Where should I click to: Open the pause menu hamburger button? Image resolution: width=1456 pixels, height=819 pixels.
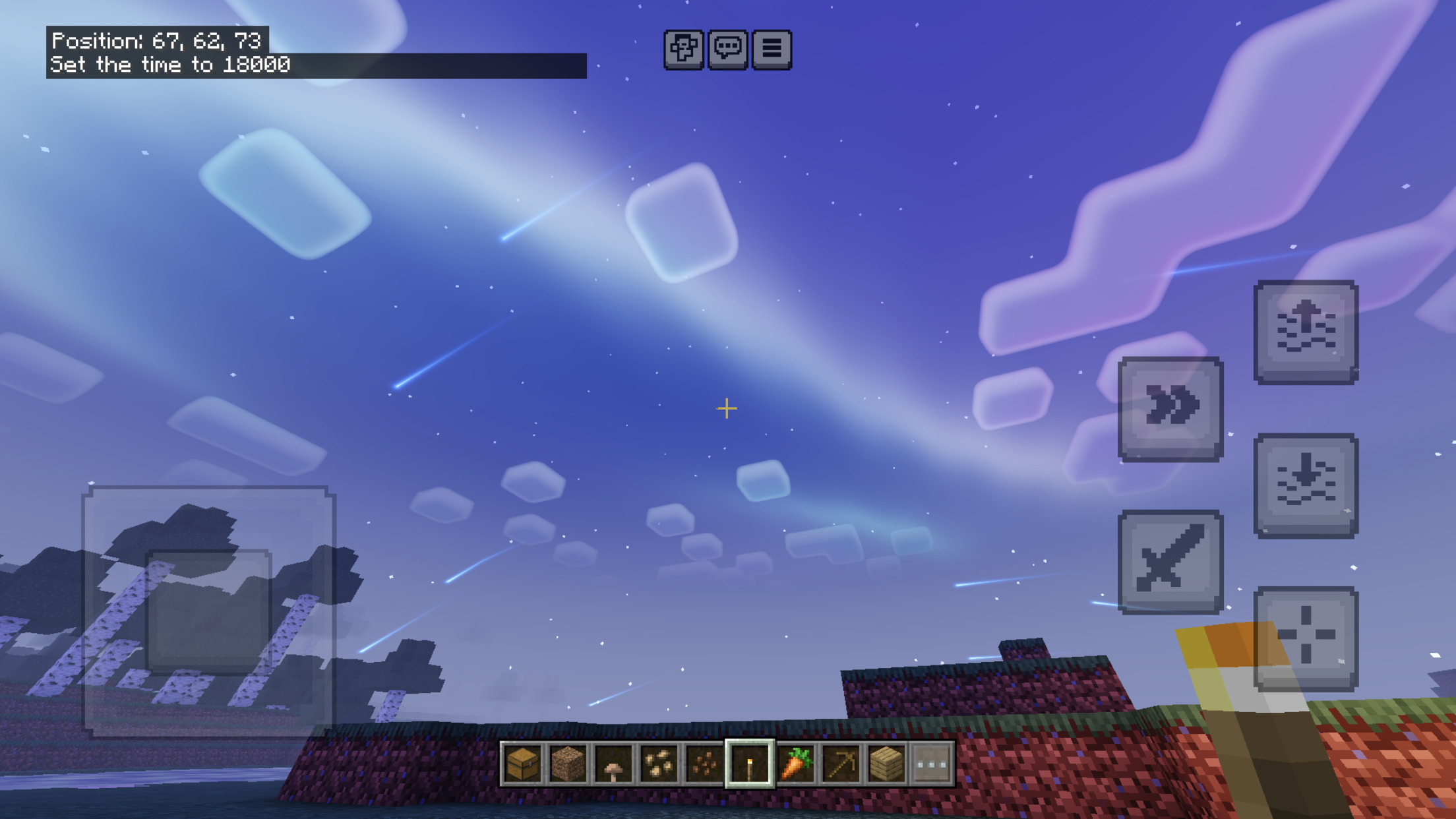pyautogui.click(x=772, y=49)
